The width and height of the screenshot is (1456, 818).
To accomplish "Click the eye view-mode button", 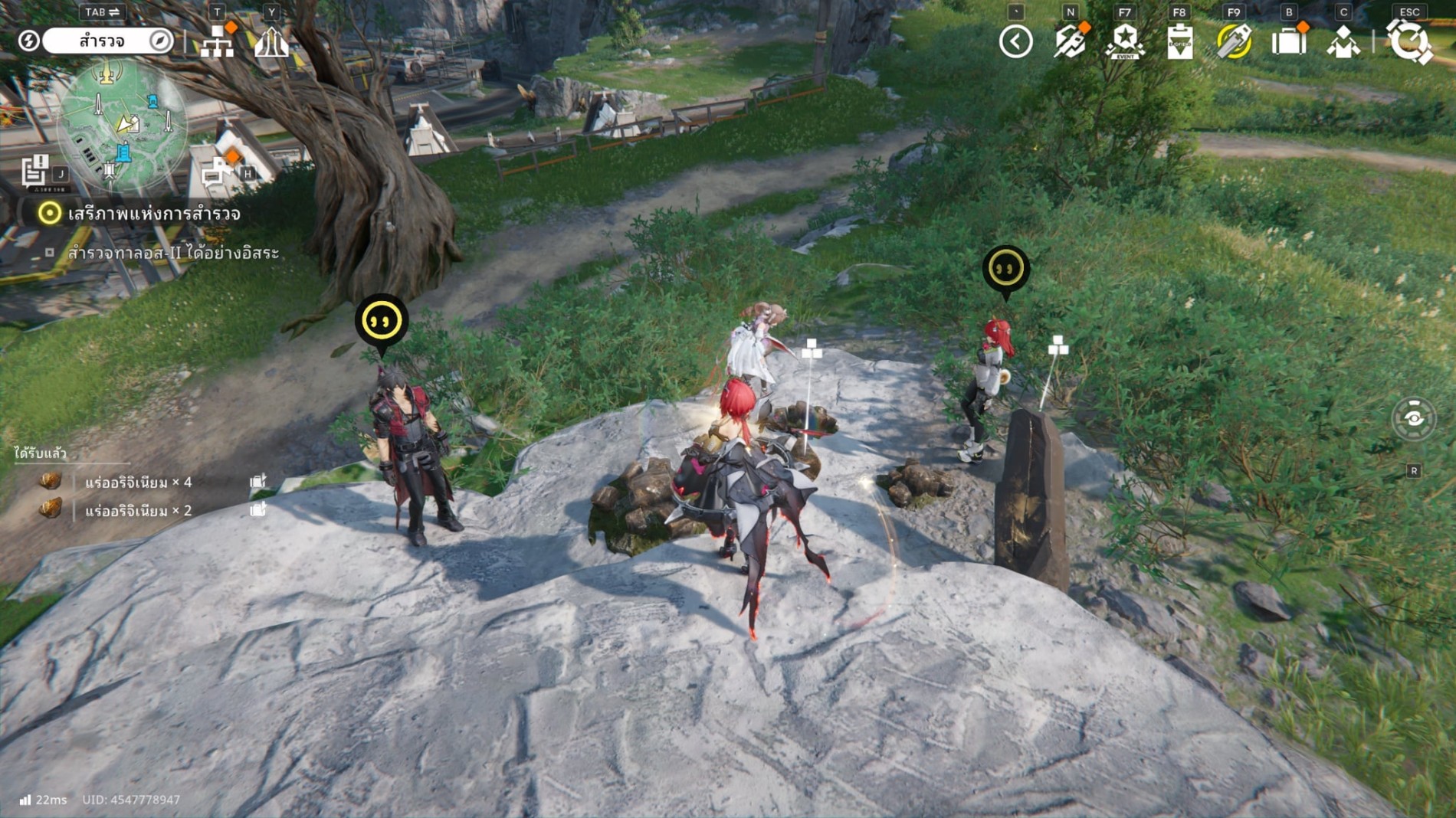I will [x=1413, y=418].
